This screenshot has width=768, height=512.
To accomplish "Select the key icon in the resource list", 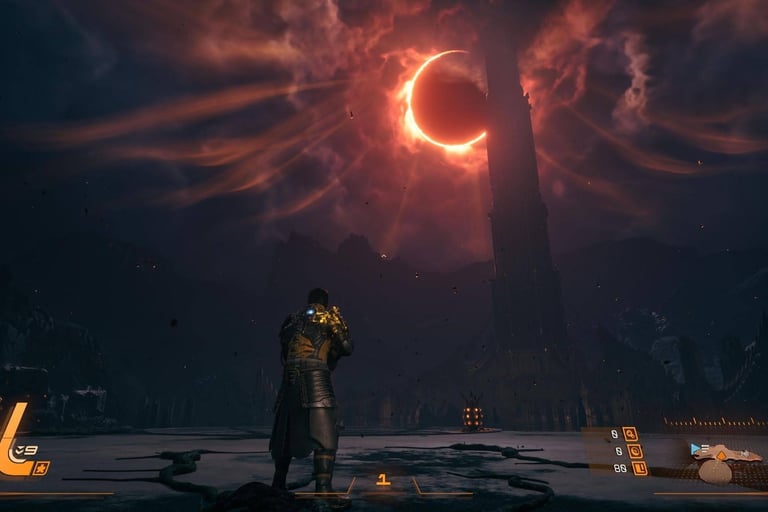I will [x=630, y=434].
